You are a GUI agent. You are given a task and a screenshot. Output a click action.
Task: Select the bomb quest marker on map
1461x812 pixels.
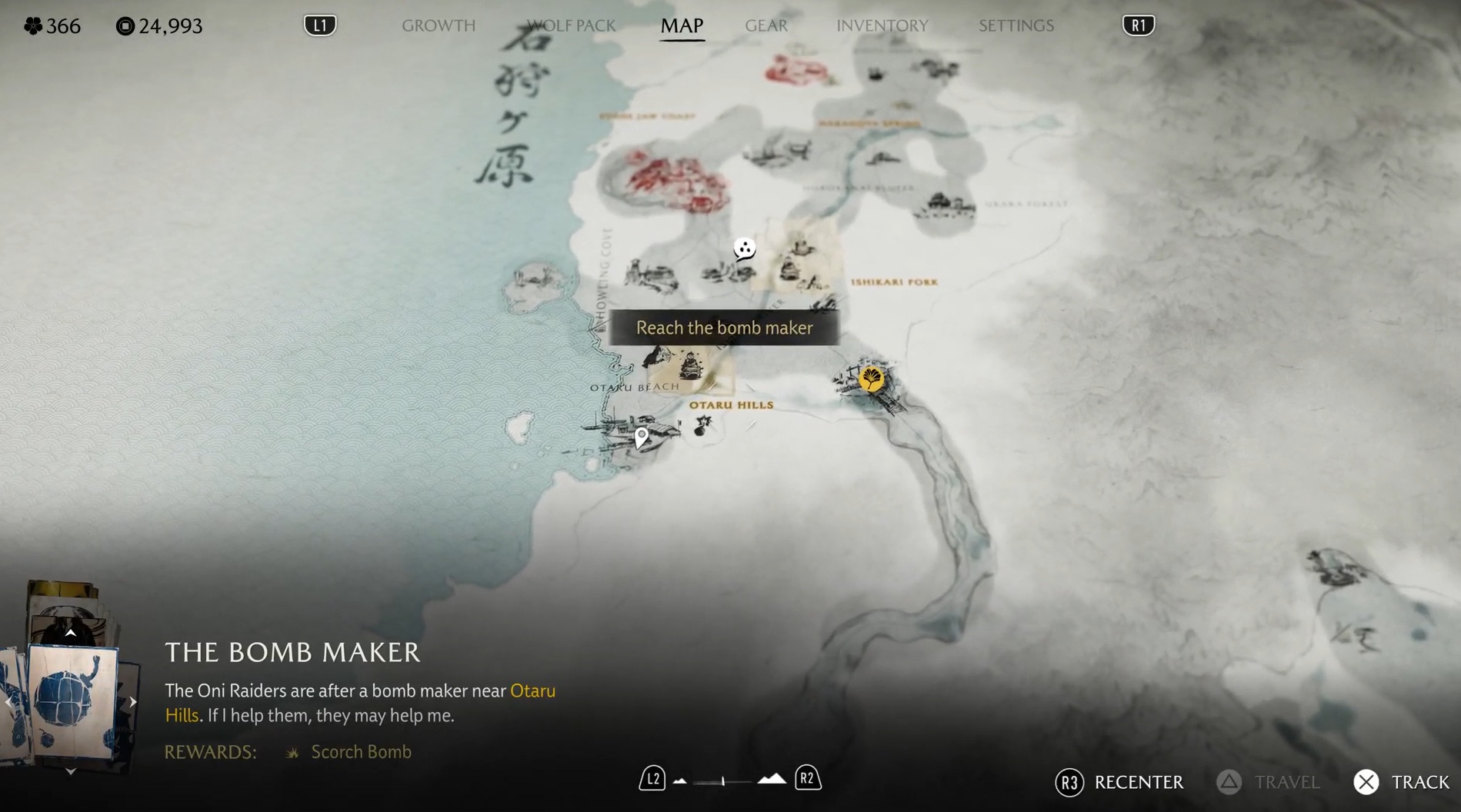[702, 425]
